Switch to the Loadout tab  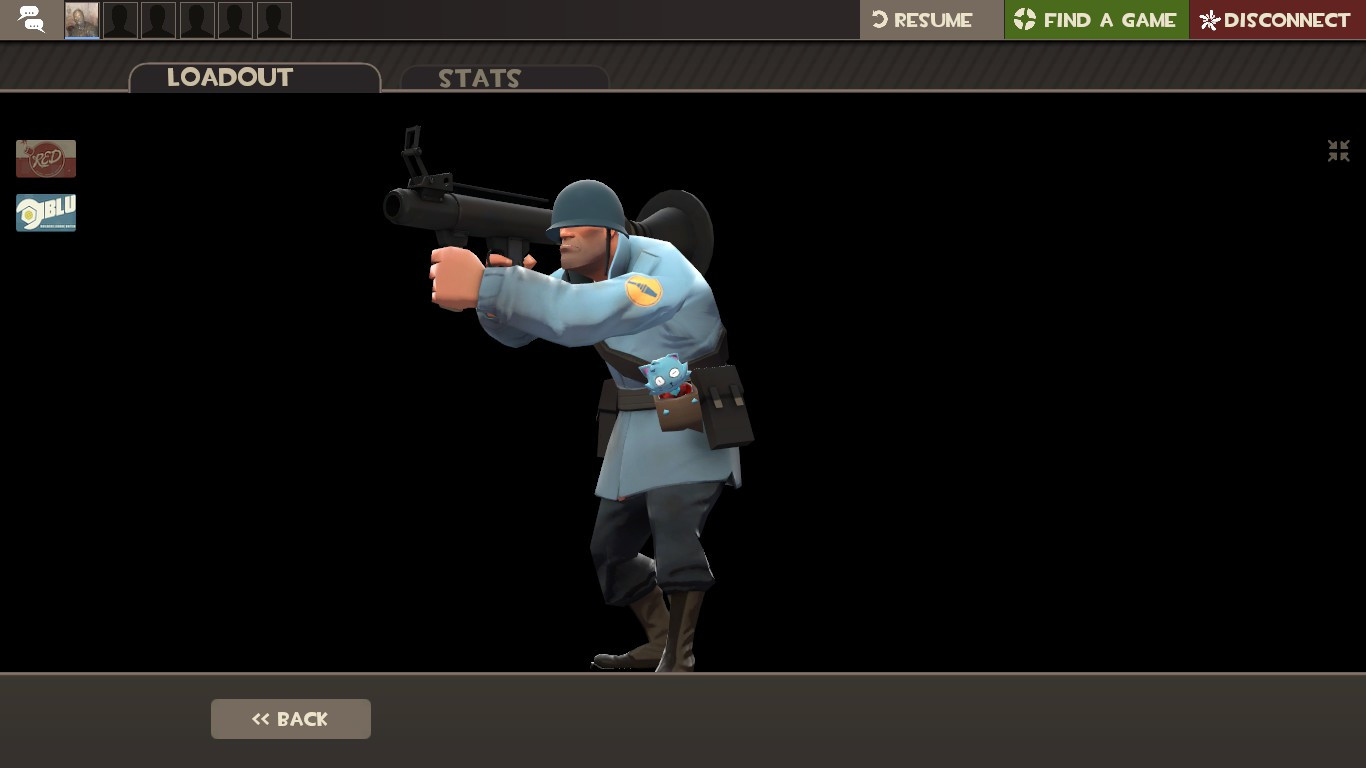[x=229, y=78]
